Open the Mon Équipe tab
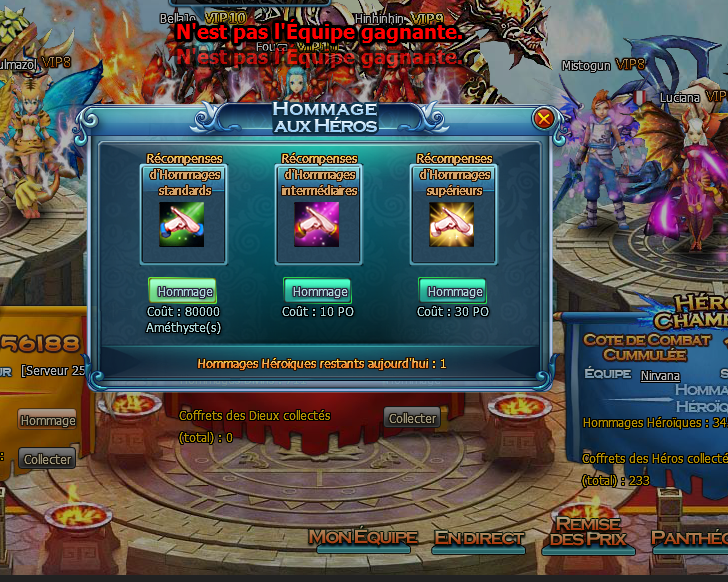728x582 pixels. pyautogui.click(x=362, y=537)
